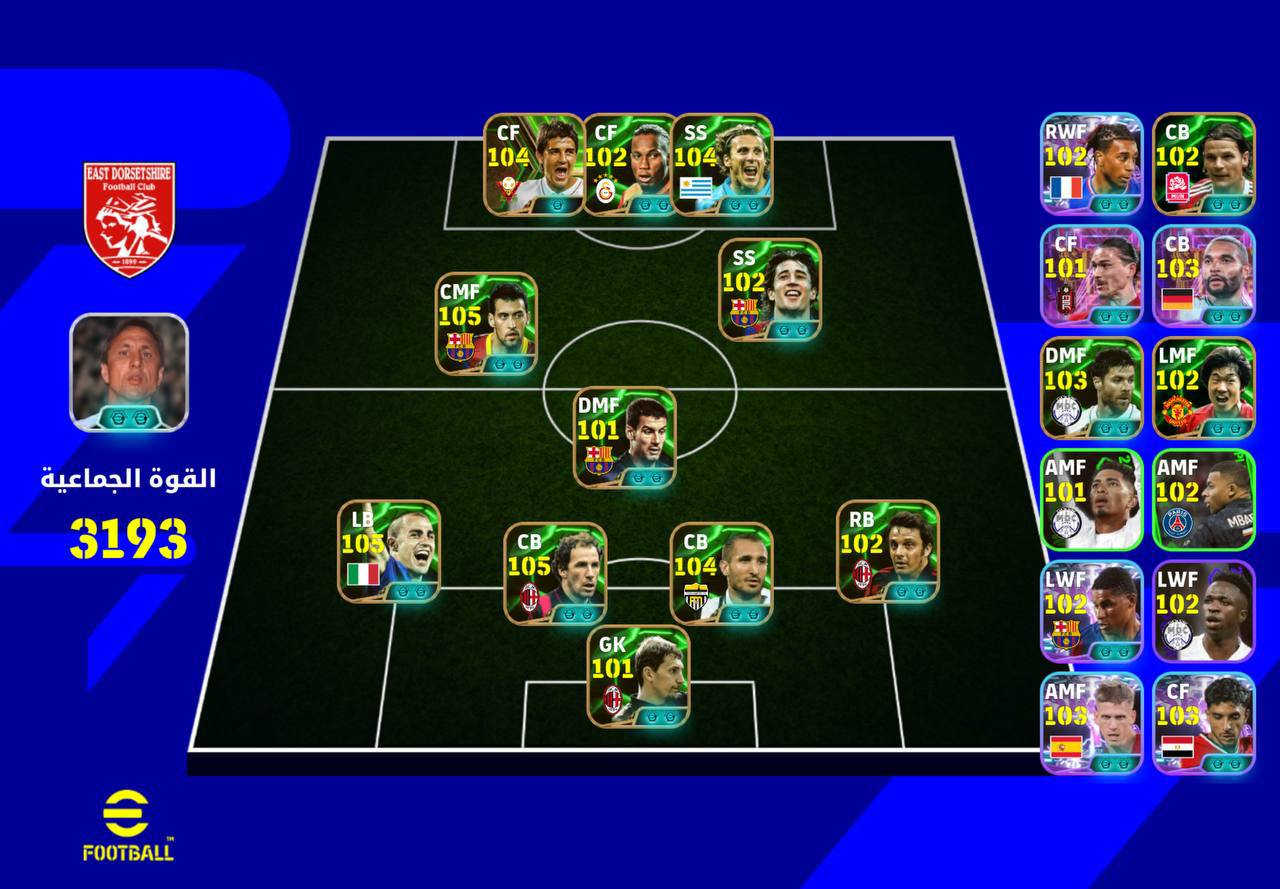The width and height of the screenshot is (1280, 889).
Task: Select the DMF 101 card on the pitch
Action: pos(625,438)
